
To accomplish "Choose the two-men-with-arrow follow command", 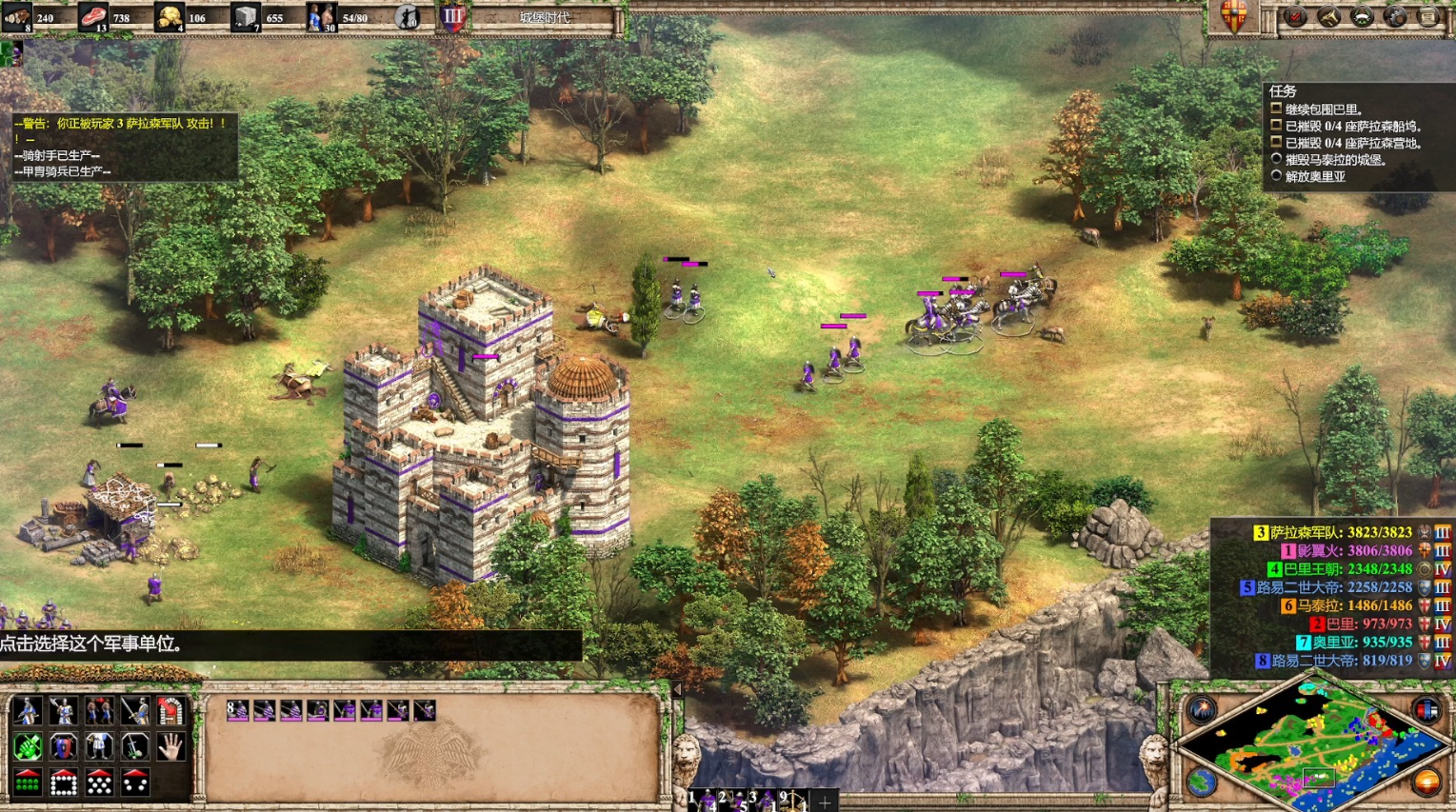I will coord(100,711).
